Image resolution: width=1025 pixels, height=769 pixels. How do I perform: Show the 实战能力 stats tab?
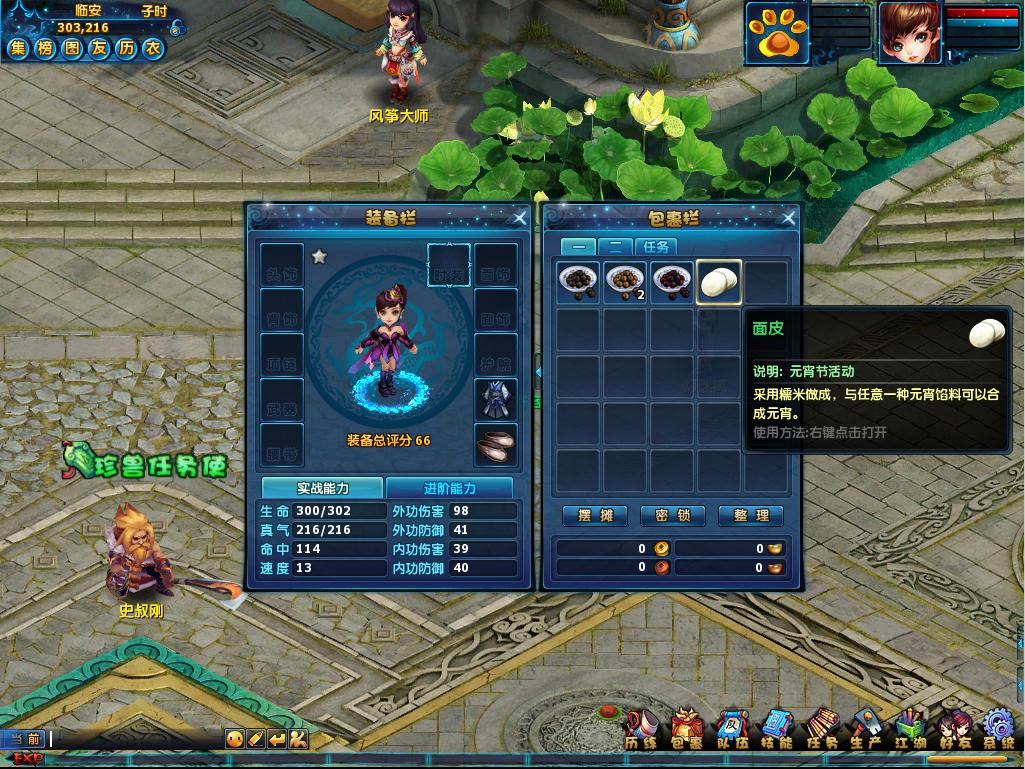(x=322, y=488)
